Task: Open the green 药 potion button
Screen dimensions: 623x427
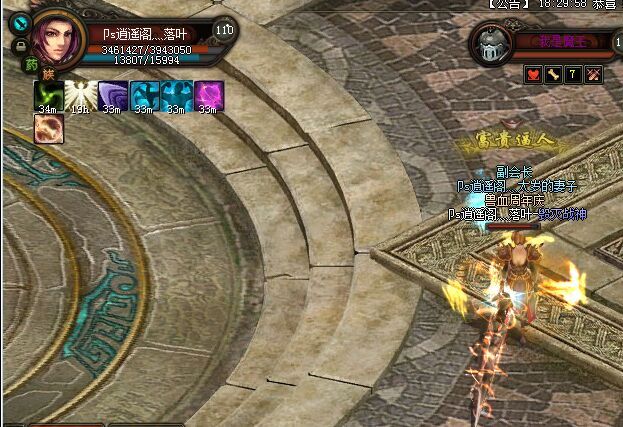Action: click(x=31, y=64)
